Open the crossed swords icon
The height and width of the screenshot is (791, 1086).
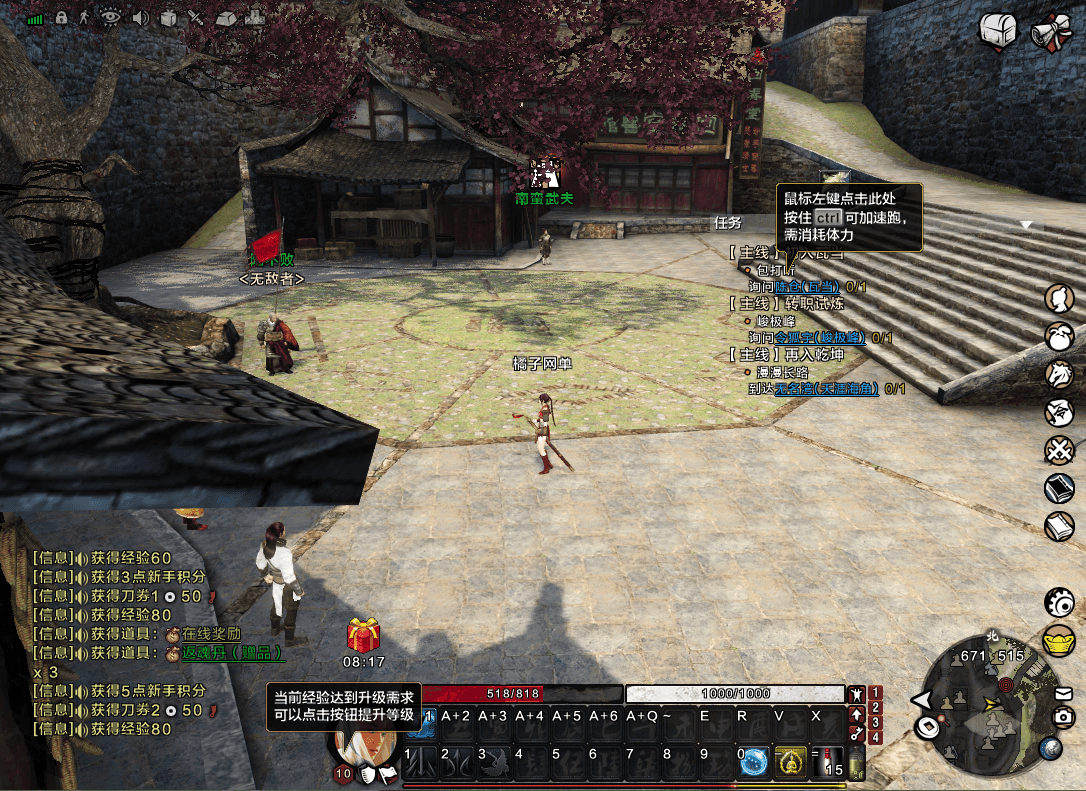pyautogui.click(x=1059, y=450)
